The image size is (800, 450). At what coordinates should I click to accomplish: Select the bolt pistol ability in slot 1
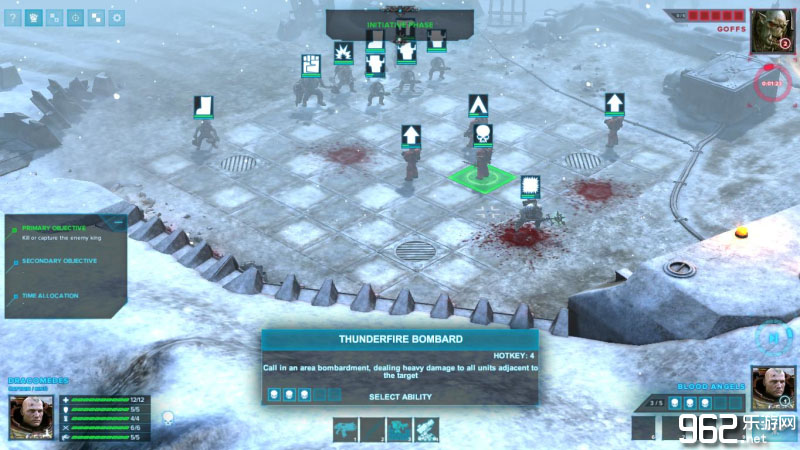click(x=346, y=429)
